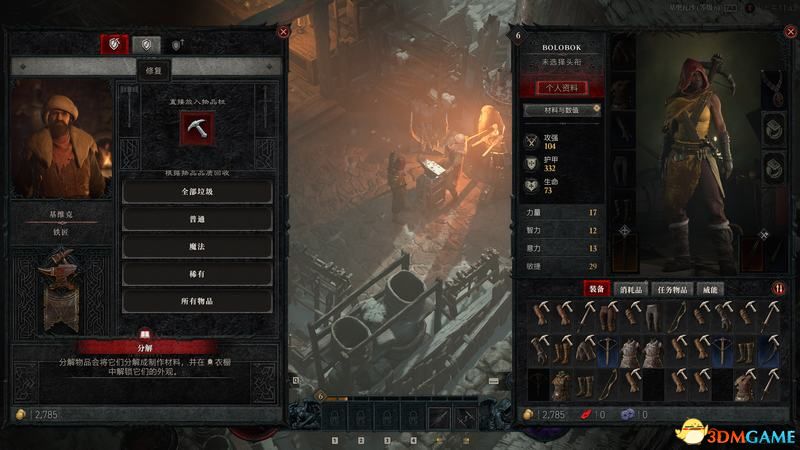Select the salvage tab with red background

114,44
